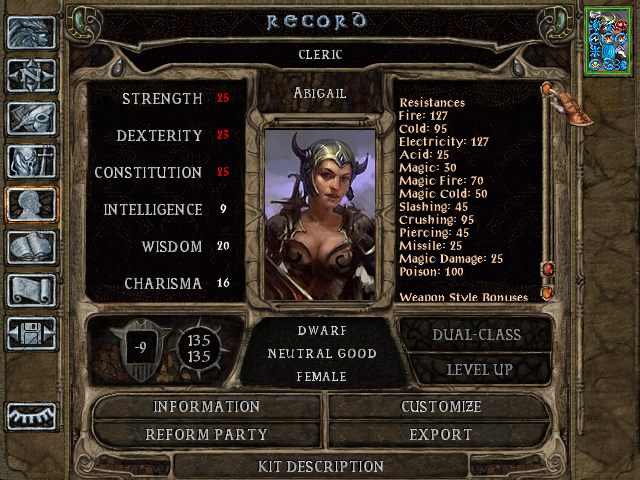Image resolution: width=640 pixels, height=480 pixels.
Task: Click Abigail's character portrait
Action: click(320, 212)
